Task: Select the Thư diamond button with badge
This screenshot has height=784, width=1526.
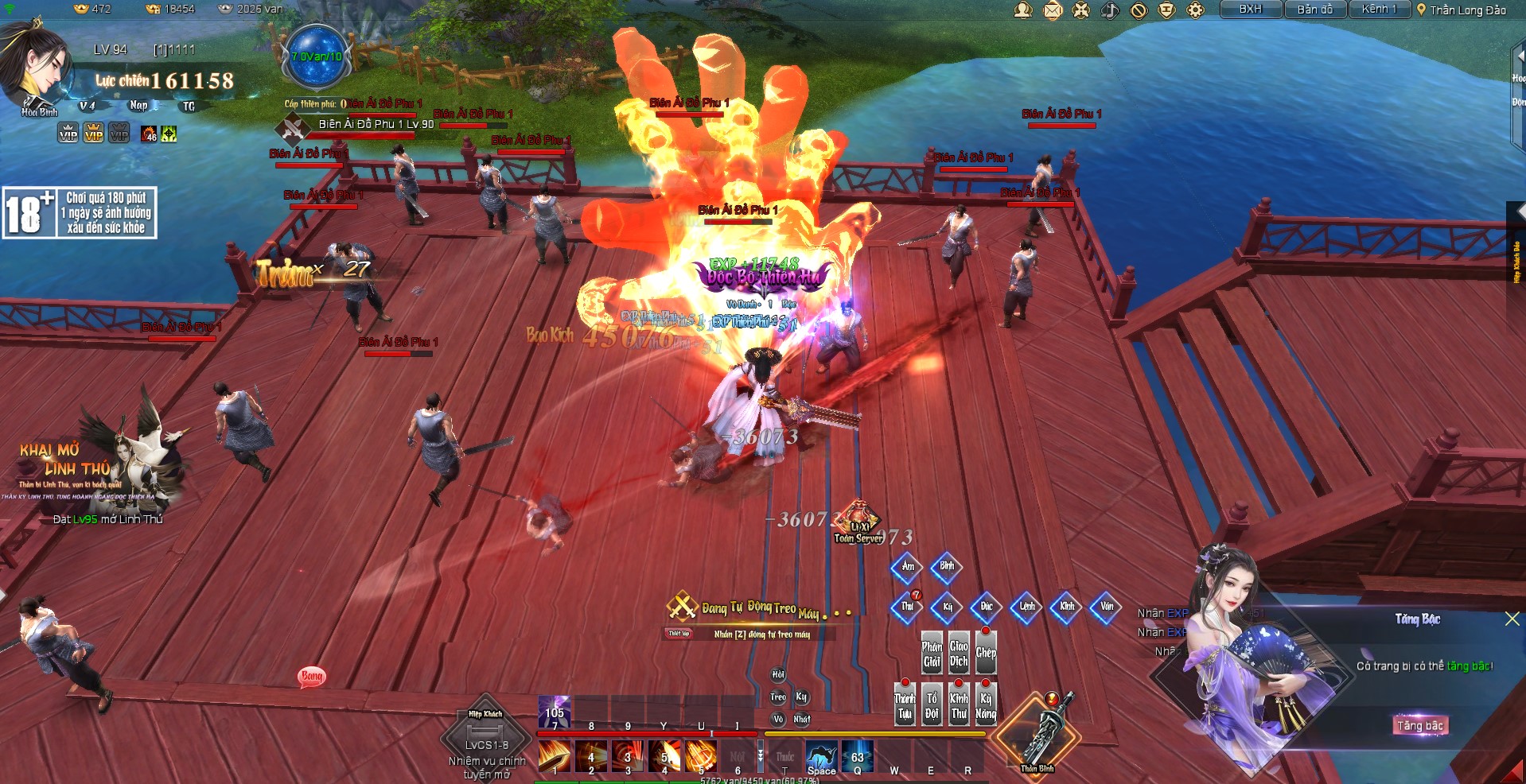Action: [908, 607]
